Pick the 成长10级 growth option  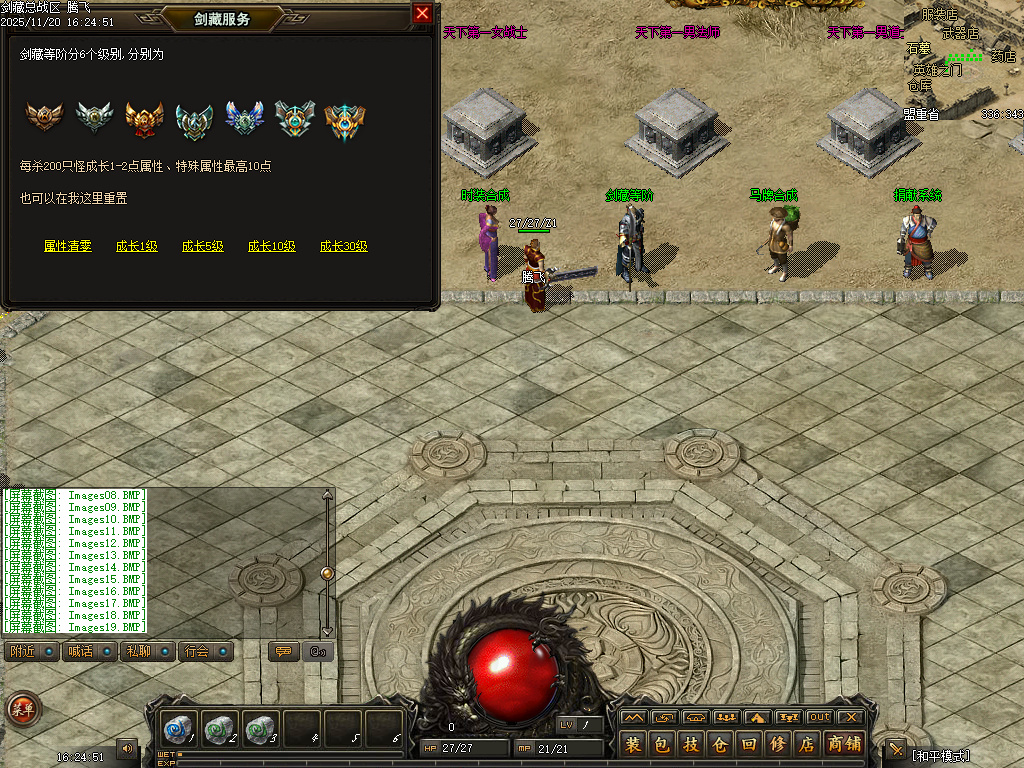[272, 246]
